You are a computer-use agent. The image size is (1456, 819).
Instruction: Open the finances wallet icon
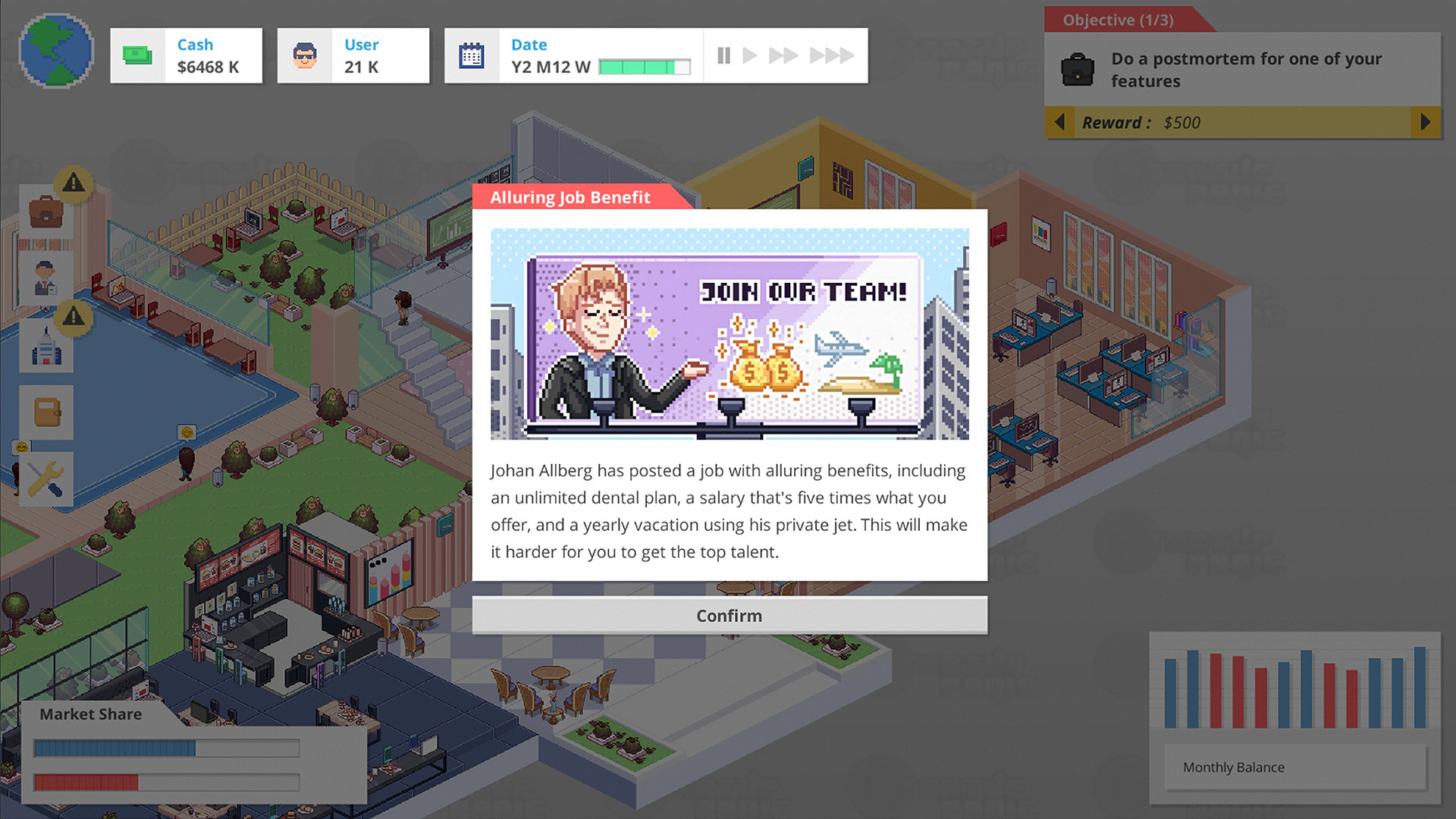(x=45, y=413)
